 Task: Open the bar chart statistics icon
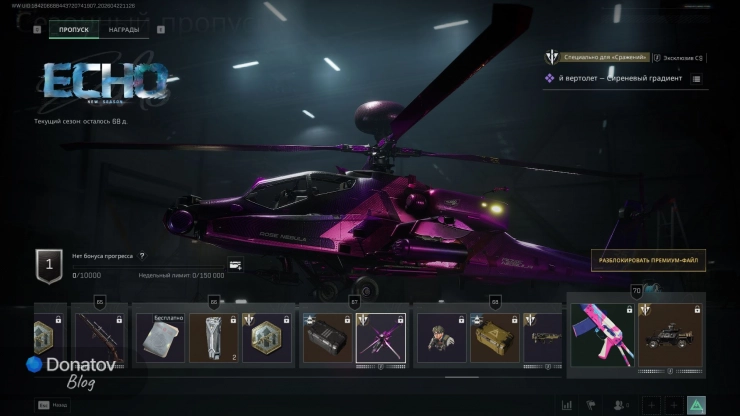[568, 405]
